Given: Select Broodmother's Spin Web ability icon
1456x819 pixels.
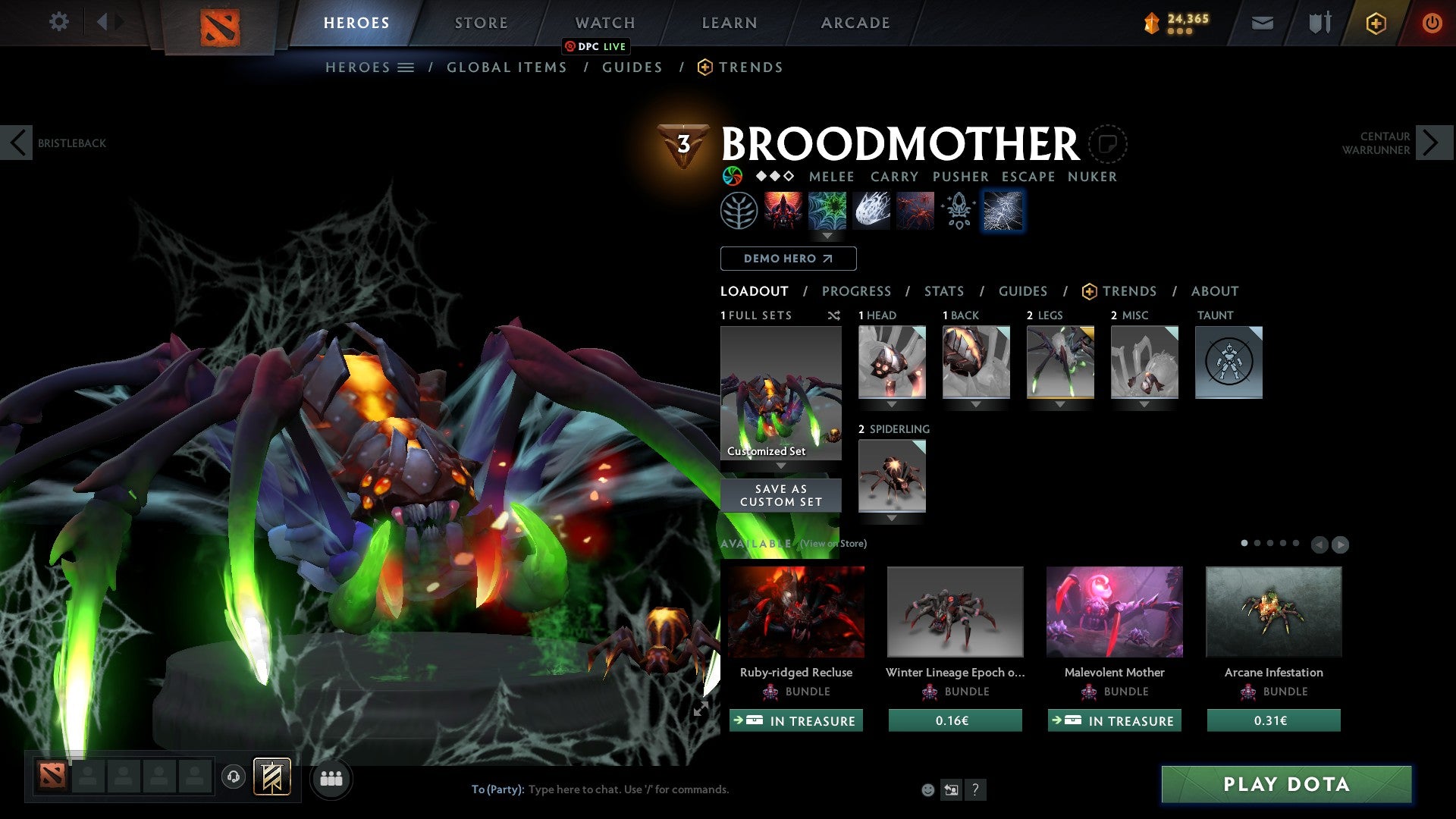Looking at the screenshot, I should point(828,211).
